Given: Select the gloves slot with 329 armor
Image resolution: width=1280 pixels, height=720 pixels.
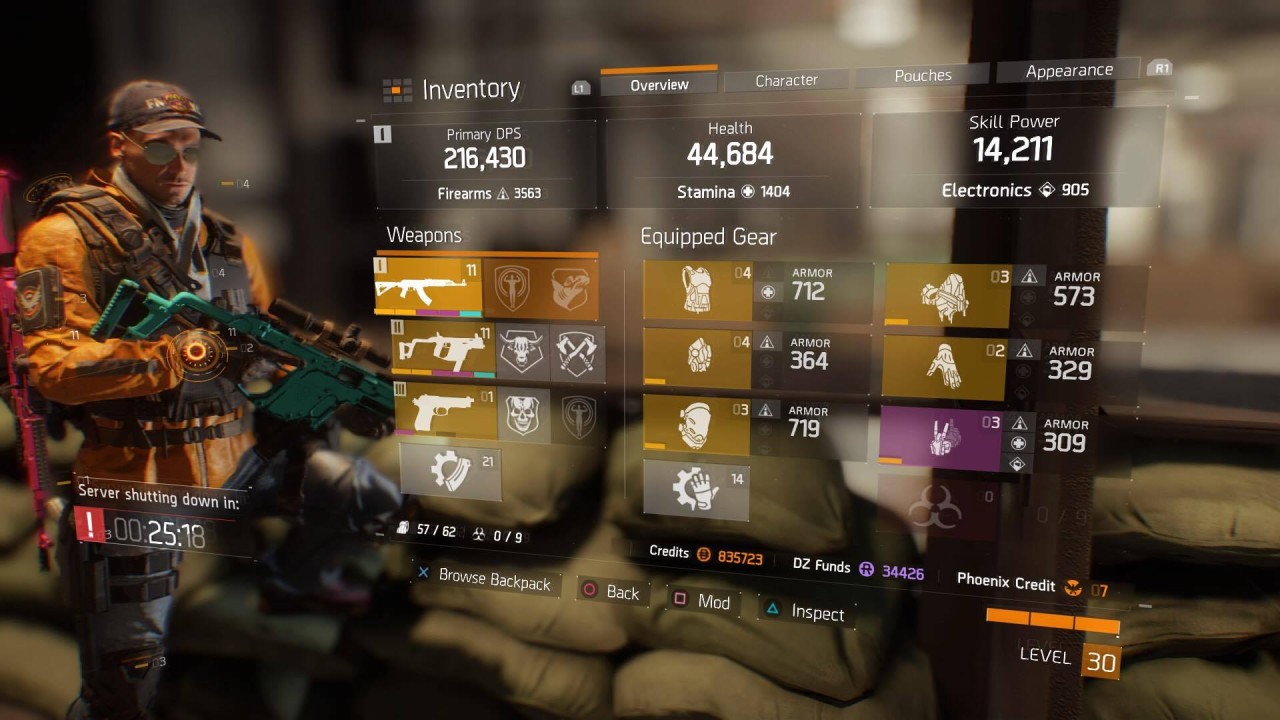Looking at the screenshot, I should point(944,368).
